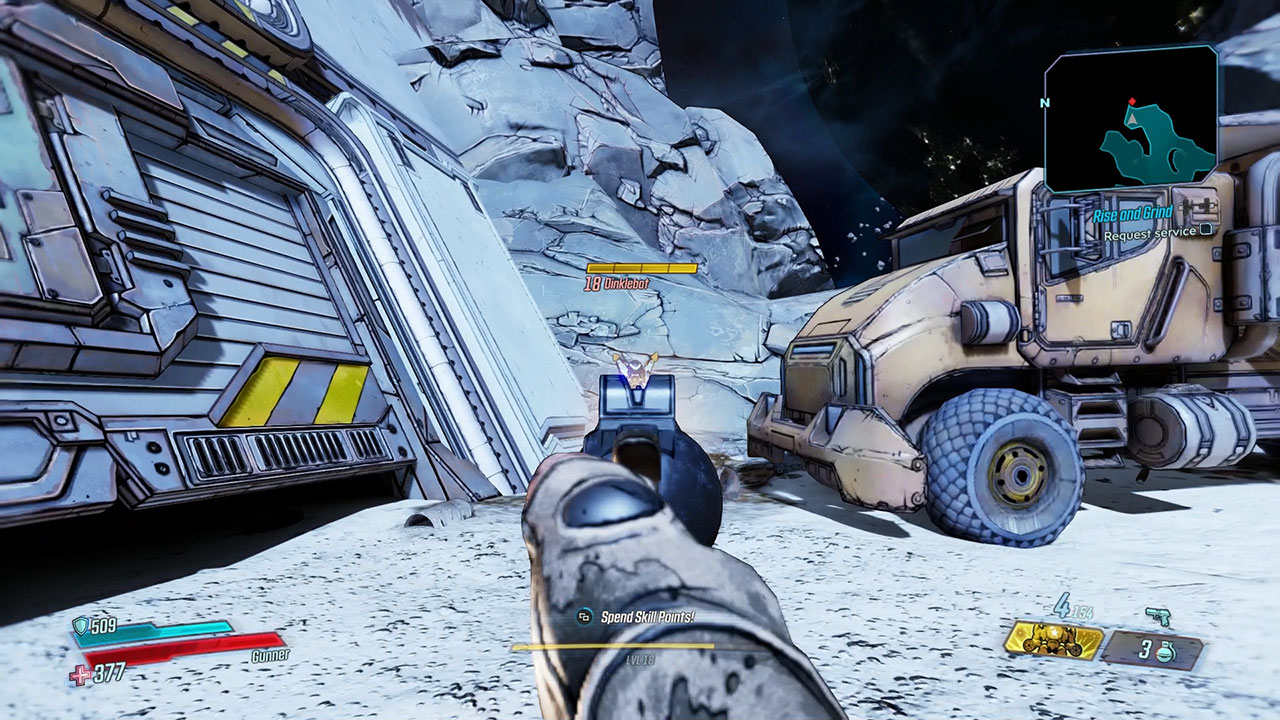Select the Rise and Grind mission title
1280x720 pixels.
[x=1133, y=212]
